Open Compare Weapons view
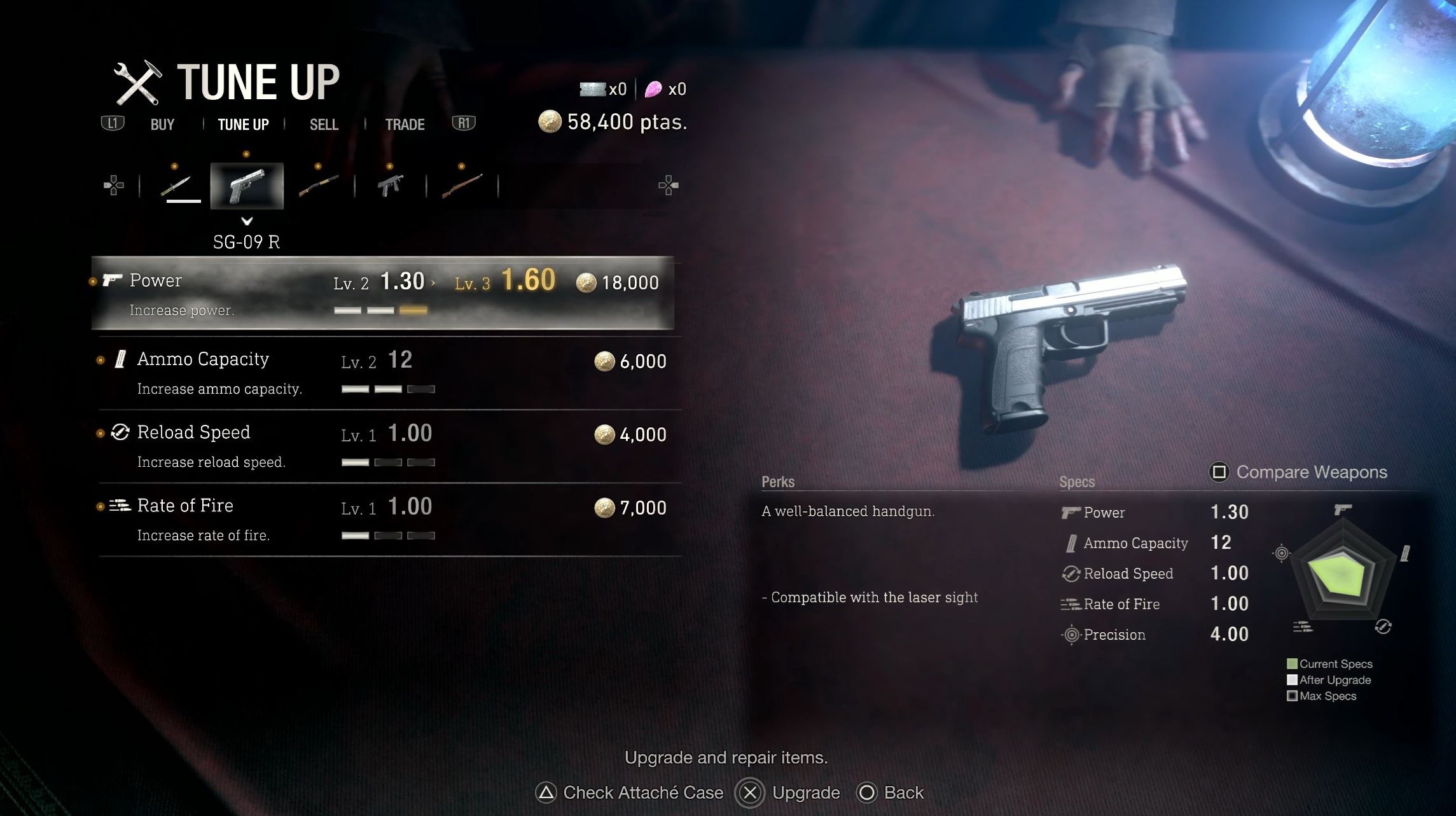 pos(1298,473)
